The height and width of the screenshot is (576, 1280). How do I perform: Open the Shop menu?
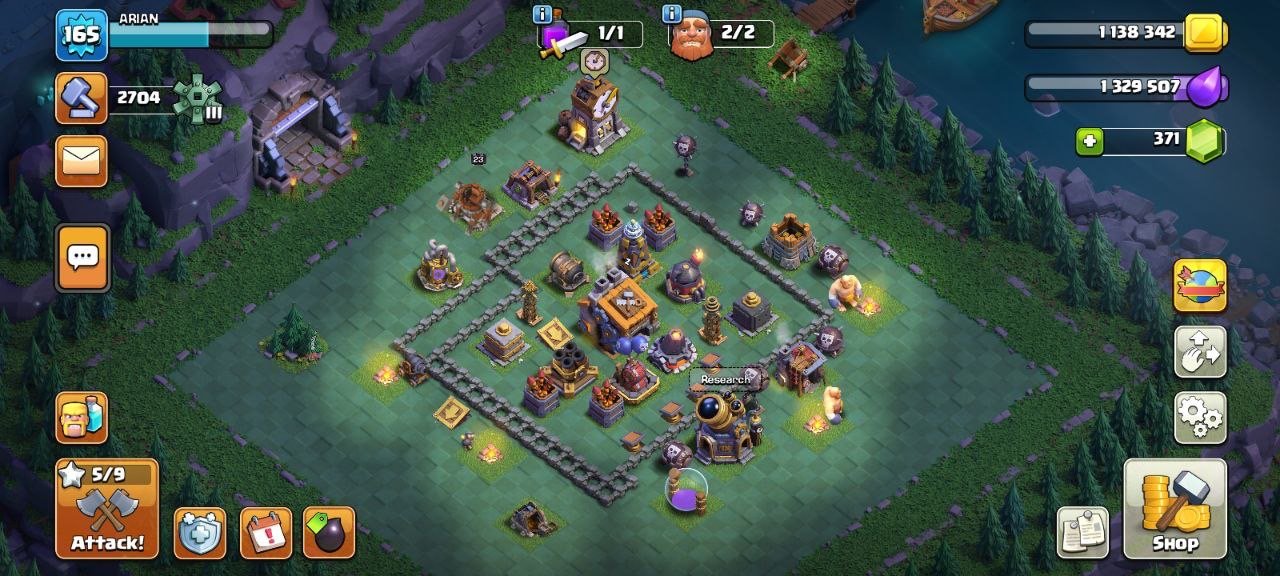click(1175, 508)
